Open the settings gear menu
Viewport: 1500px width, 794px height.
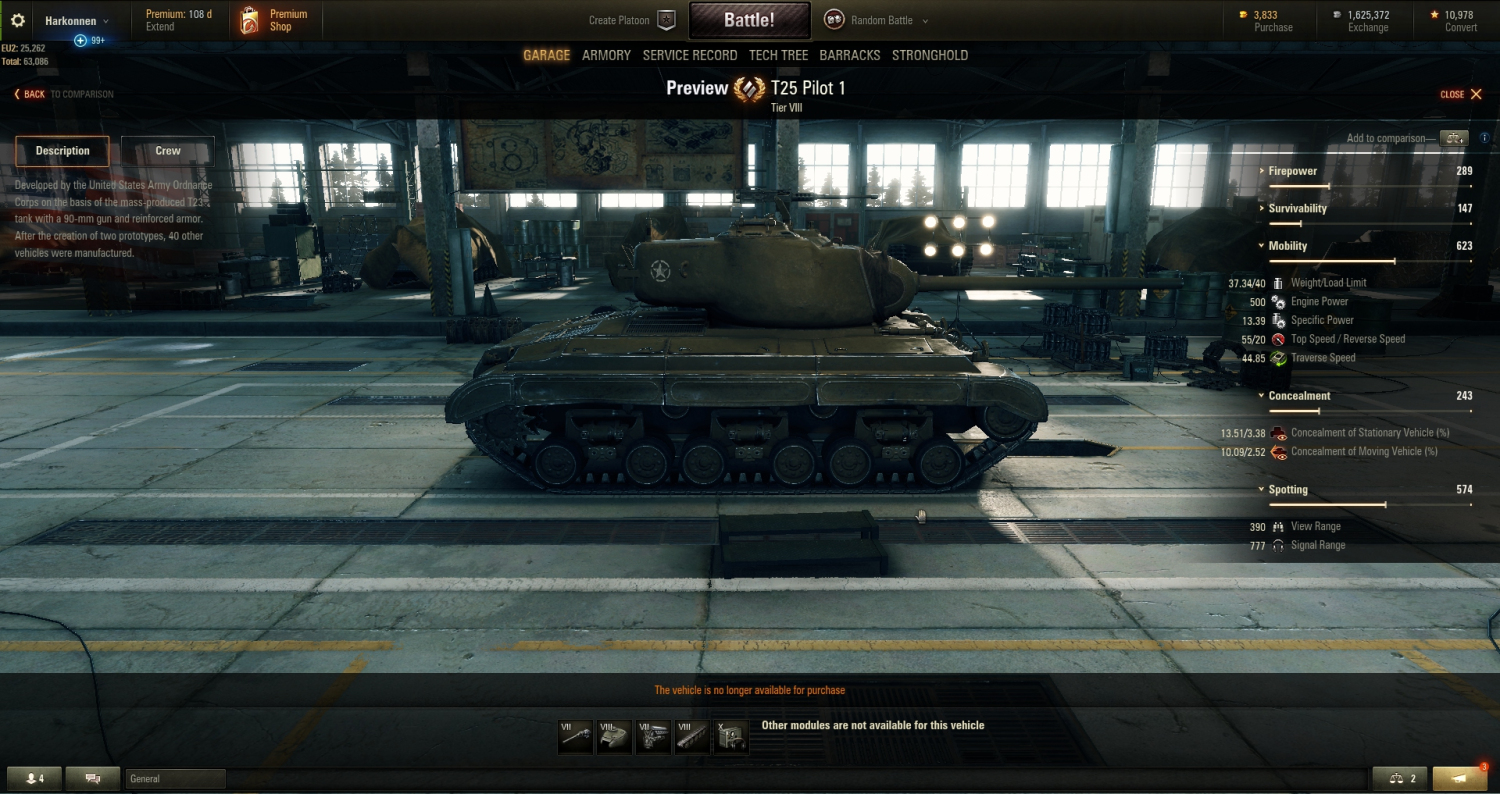pos(17,20)
